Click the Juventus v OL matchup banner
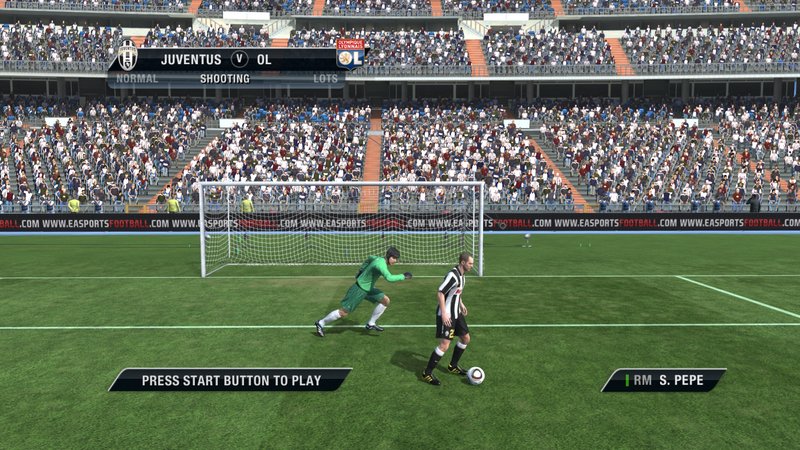The height and width of the screenshot is (450, 800). 238,59
